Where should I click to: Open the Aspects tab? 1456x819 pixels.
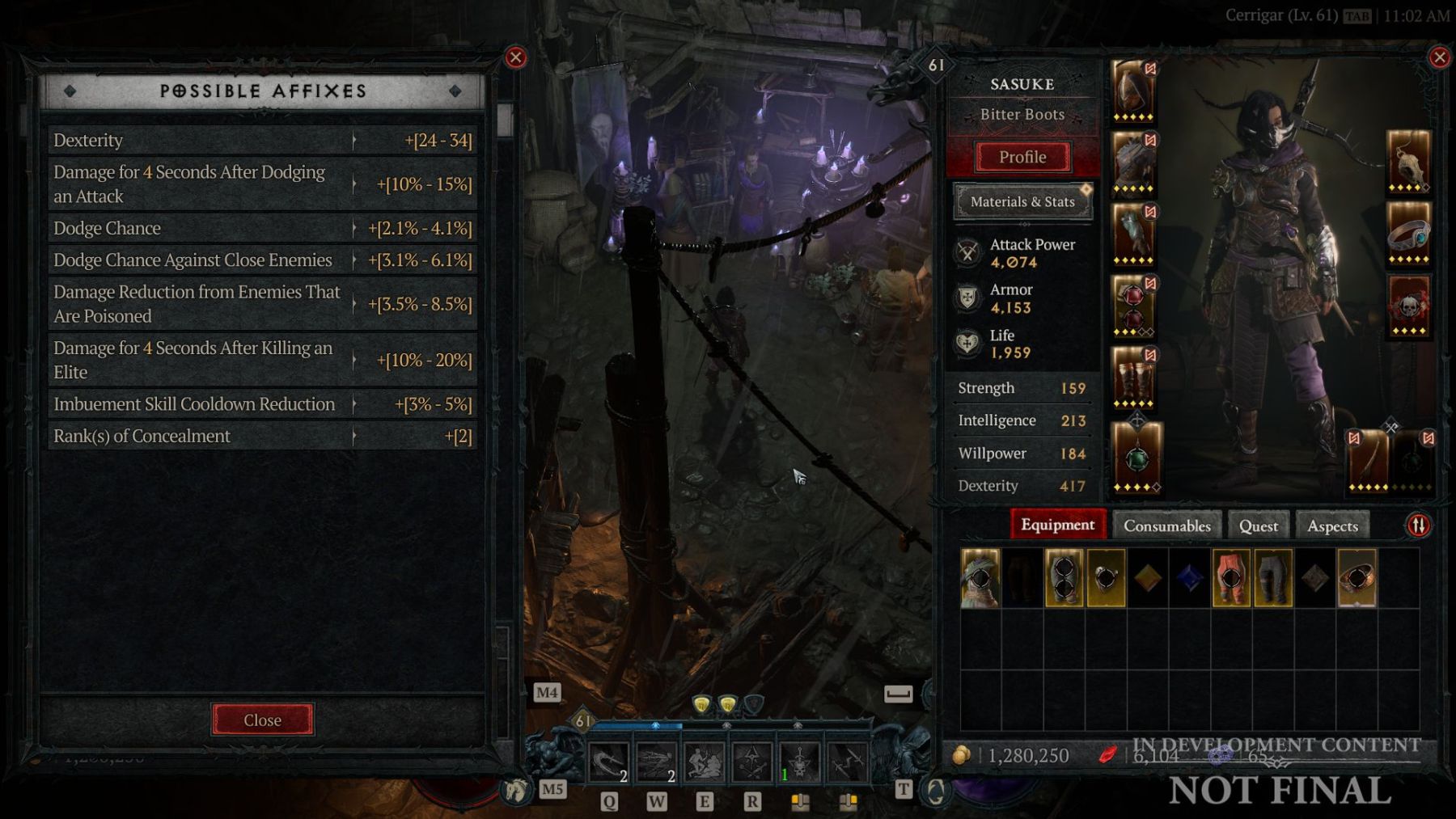coord(1332,526)
